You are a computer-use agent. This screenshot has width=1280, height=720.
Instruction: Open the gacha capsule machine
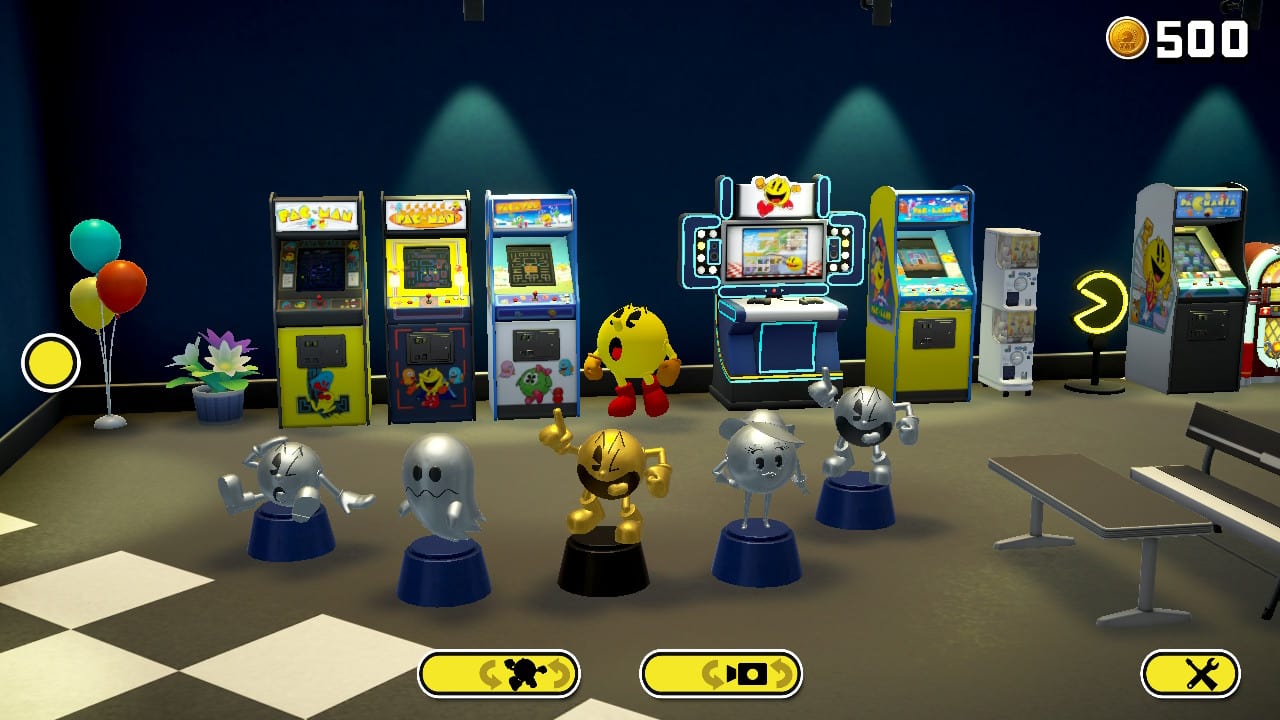[x=1013, y=300]
